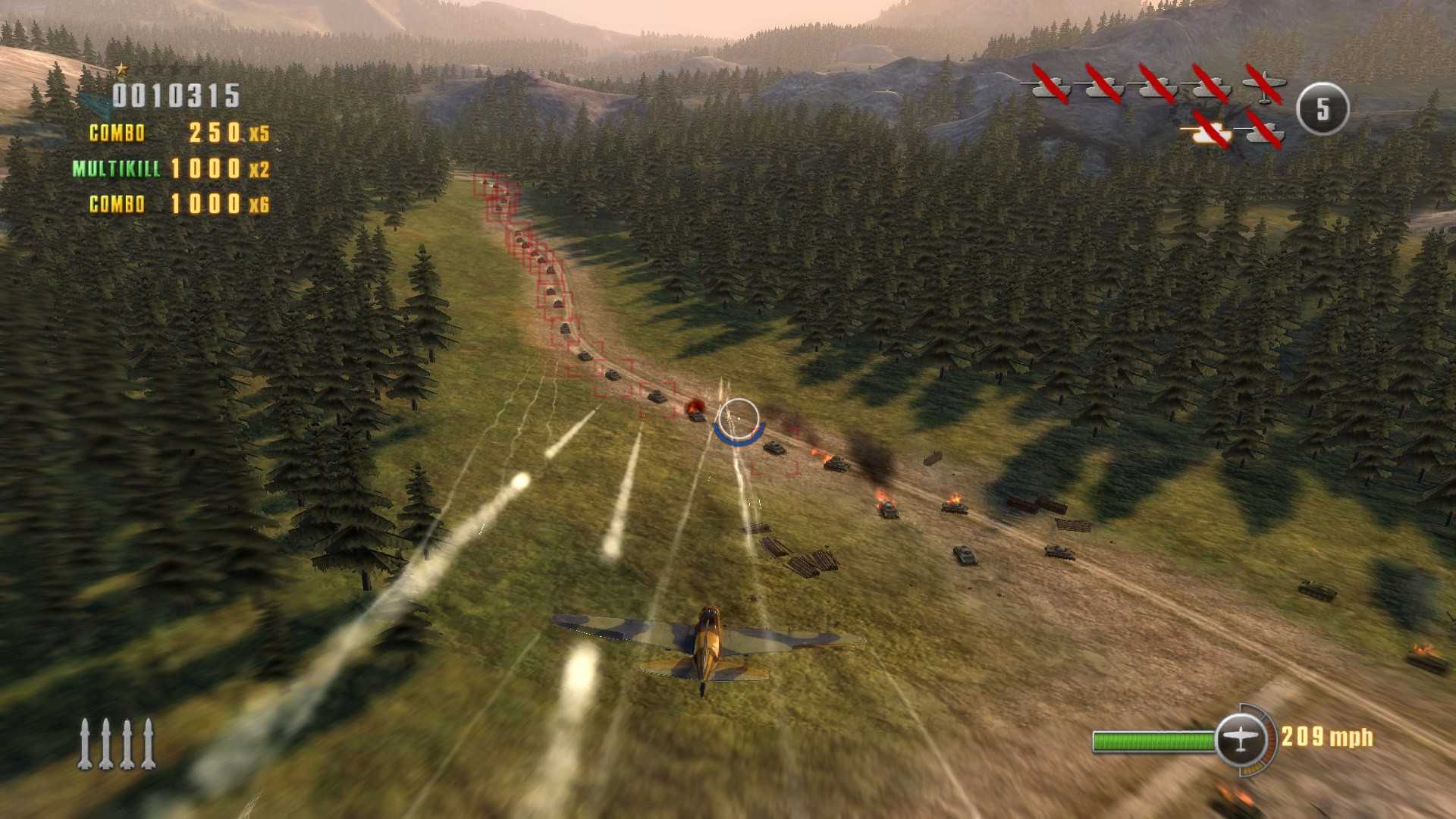The width and height of the screenshot is (1456, 819).
Task: Click the third crossed-out tank kill icon
Action: click(1156, 87)
